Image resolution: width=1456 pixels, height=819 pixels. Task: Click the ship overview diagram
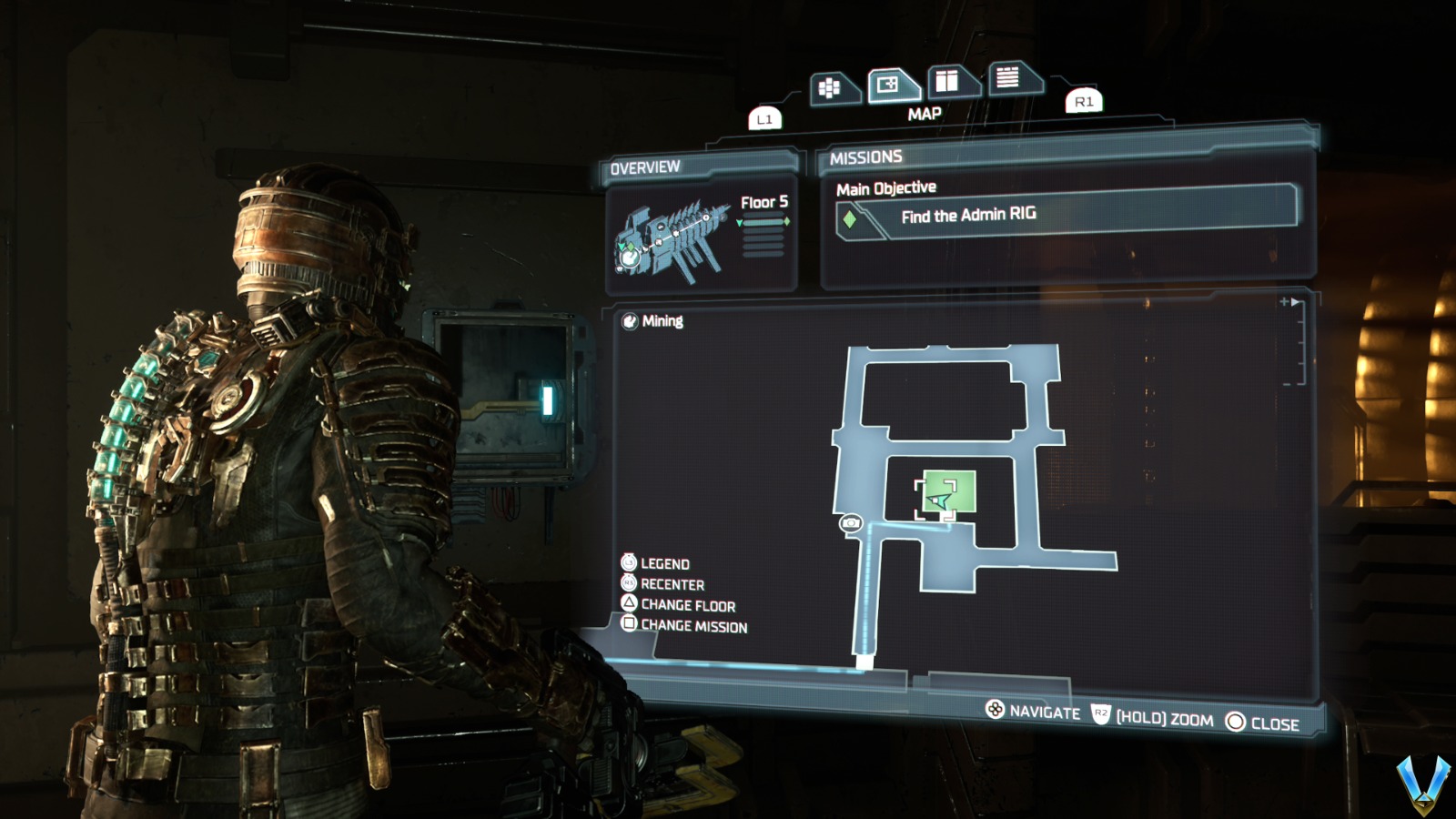[673, 238]
